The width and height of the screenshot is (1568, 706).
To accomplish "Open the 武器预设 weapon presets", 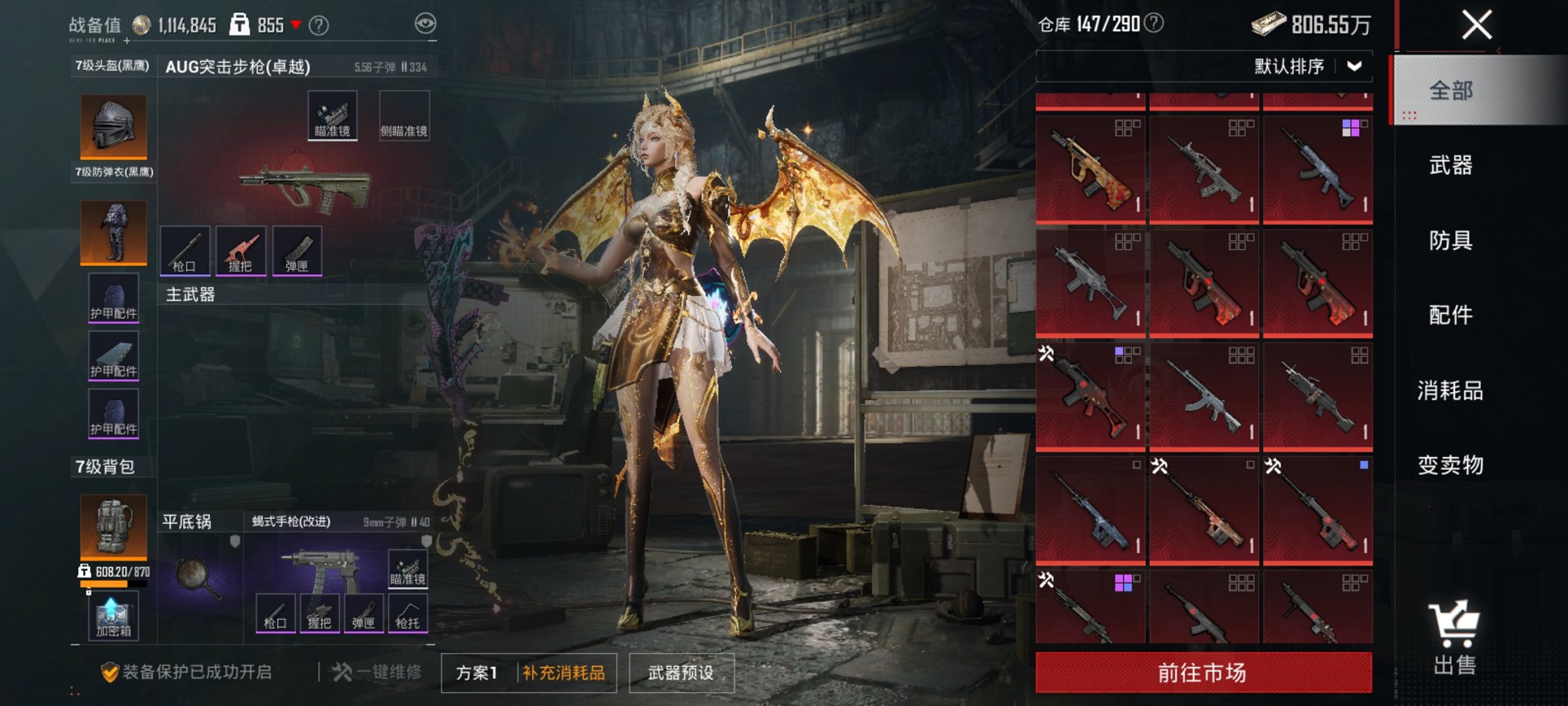I will pyautogui.click(x=681, y=673).
